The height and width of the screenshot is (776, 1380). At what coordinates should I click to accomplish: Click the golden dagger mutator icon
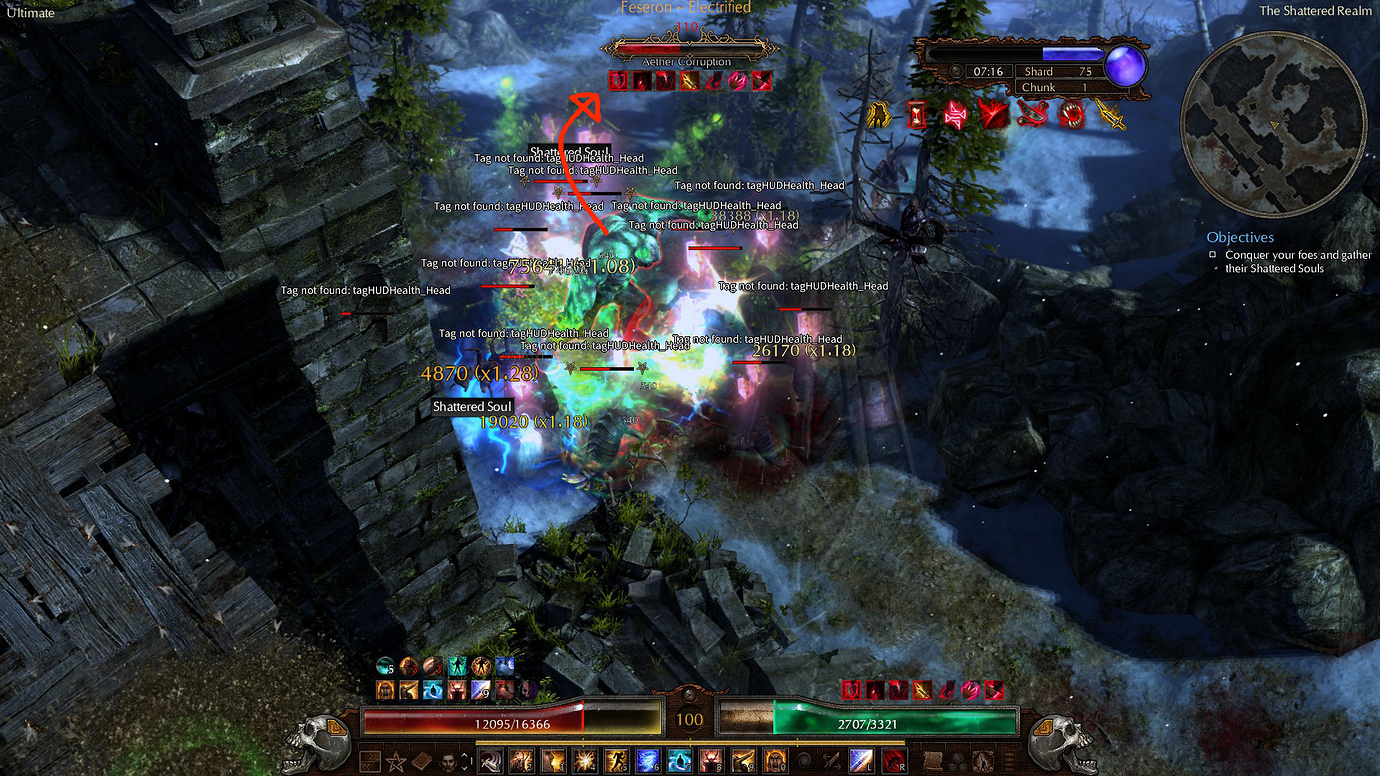[1112, 114]
